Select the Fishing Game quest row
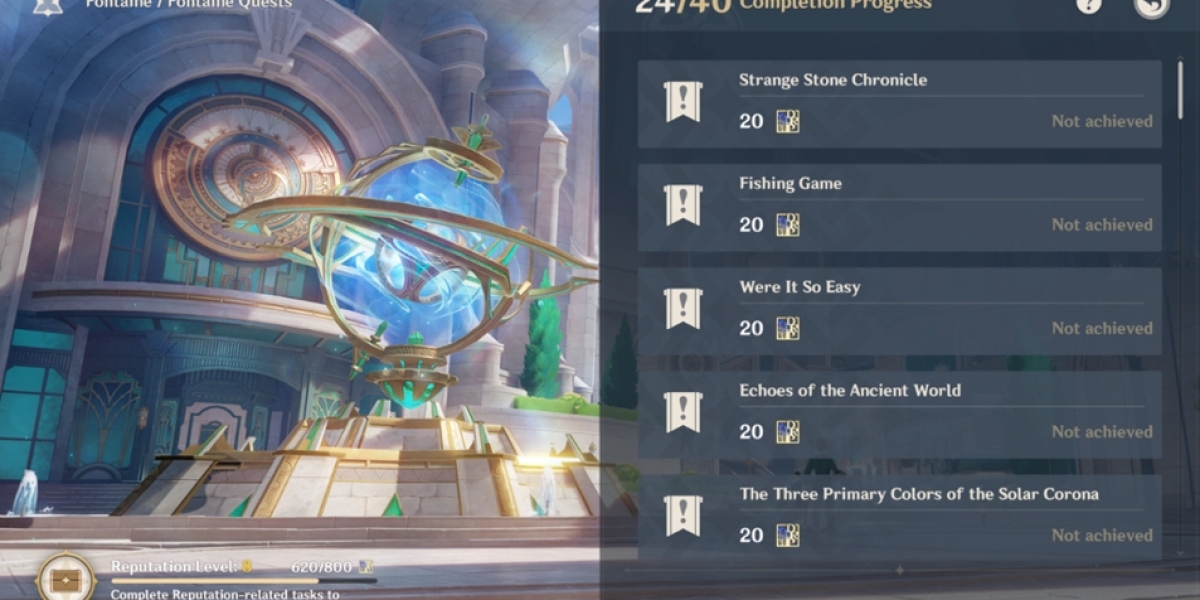This screenshot has width=1200, height=600. tap(899, 208)
